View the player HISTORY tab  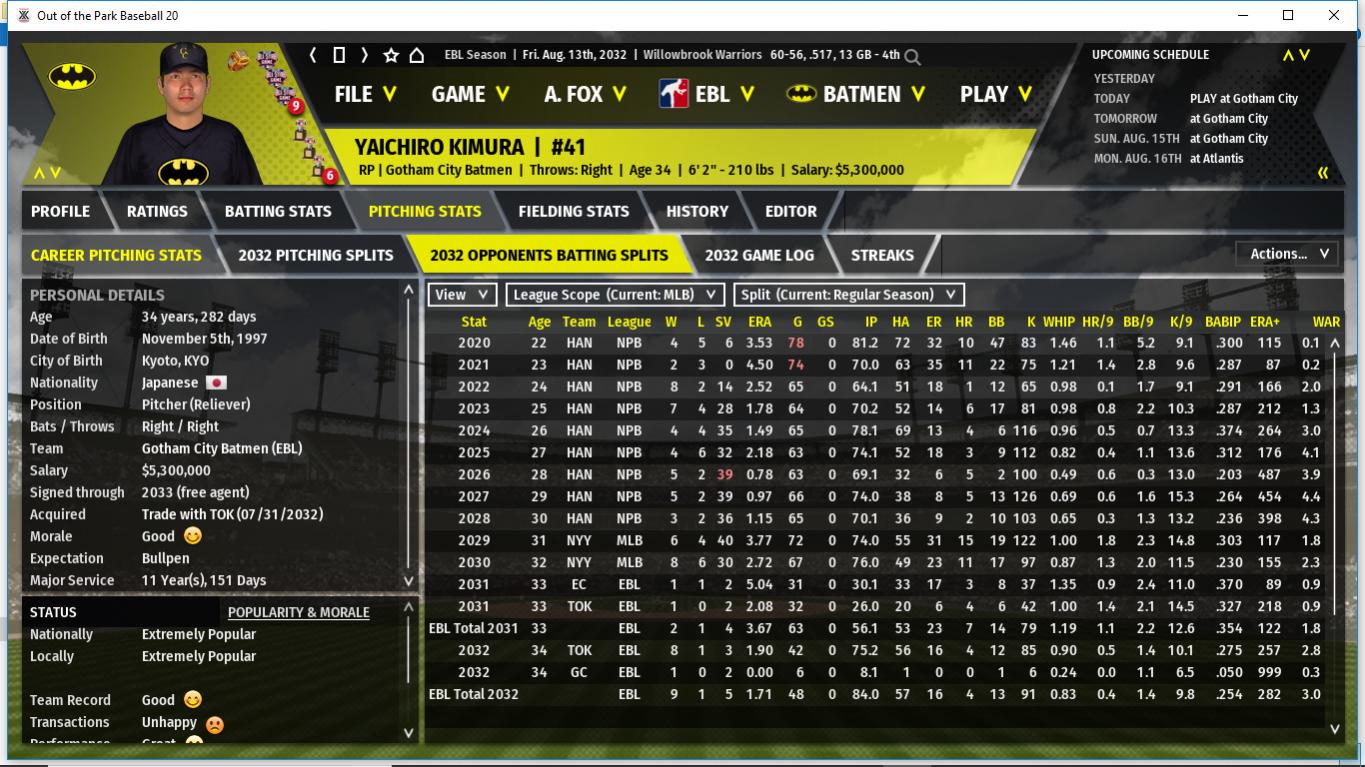click(x=697, y=211)
